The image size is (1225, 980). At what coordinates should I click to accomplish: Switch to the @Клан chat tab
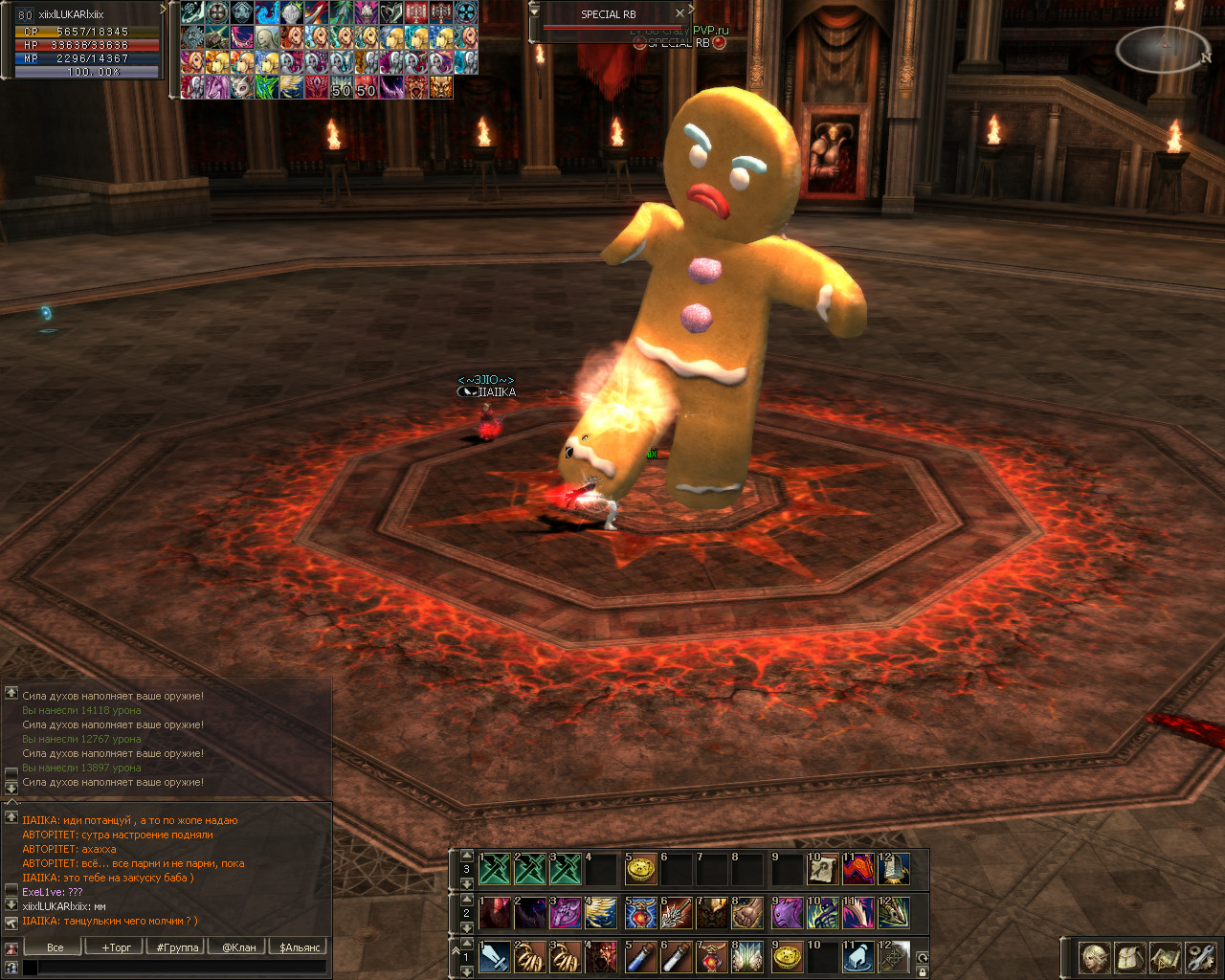pyautogui.click(x=239, y=947)
